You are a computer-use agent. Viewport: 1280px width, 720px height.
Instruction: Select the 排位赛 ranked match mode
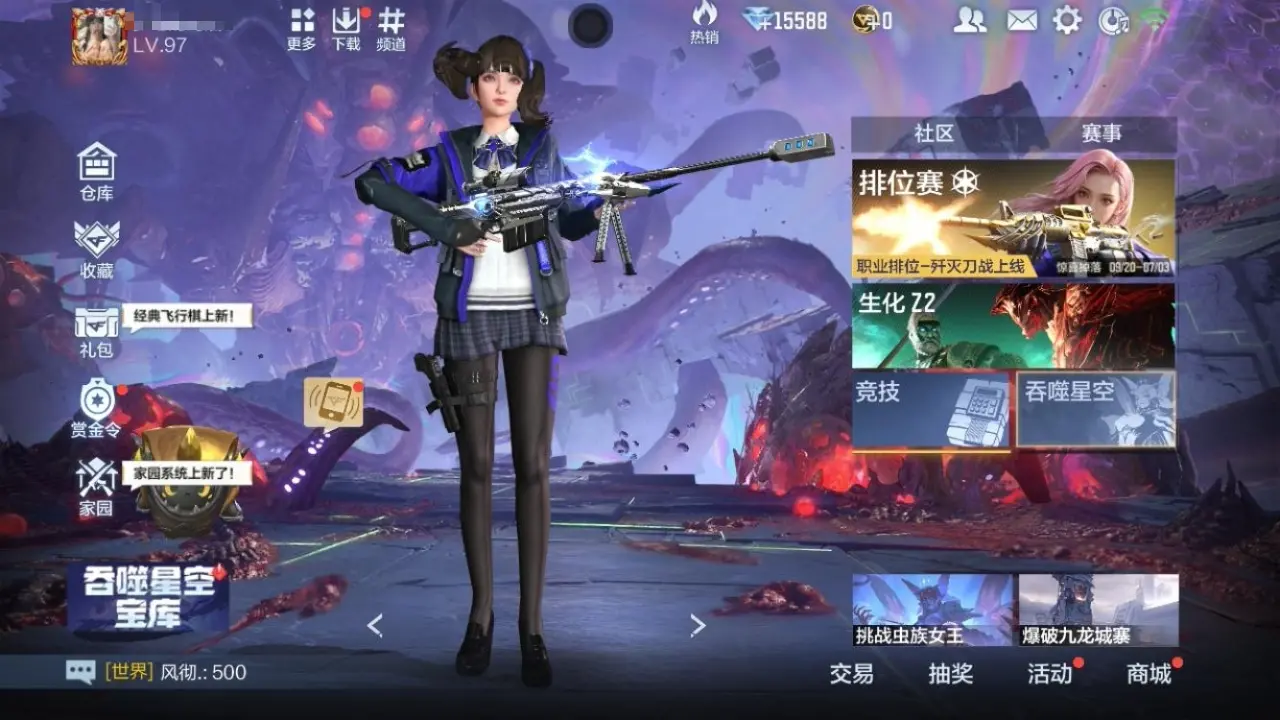point(1013,218)
